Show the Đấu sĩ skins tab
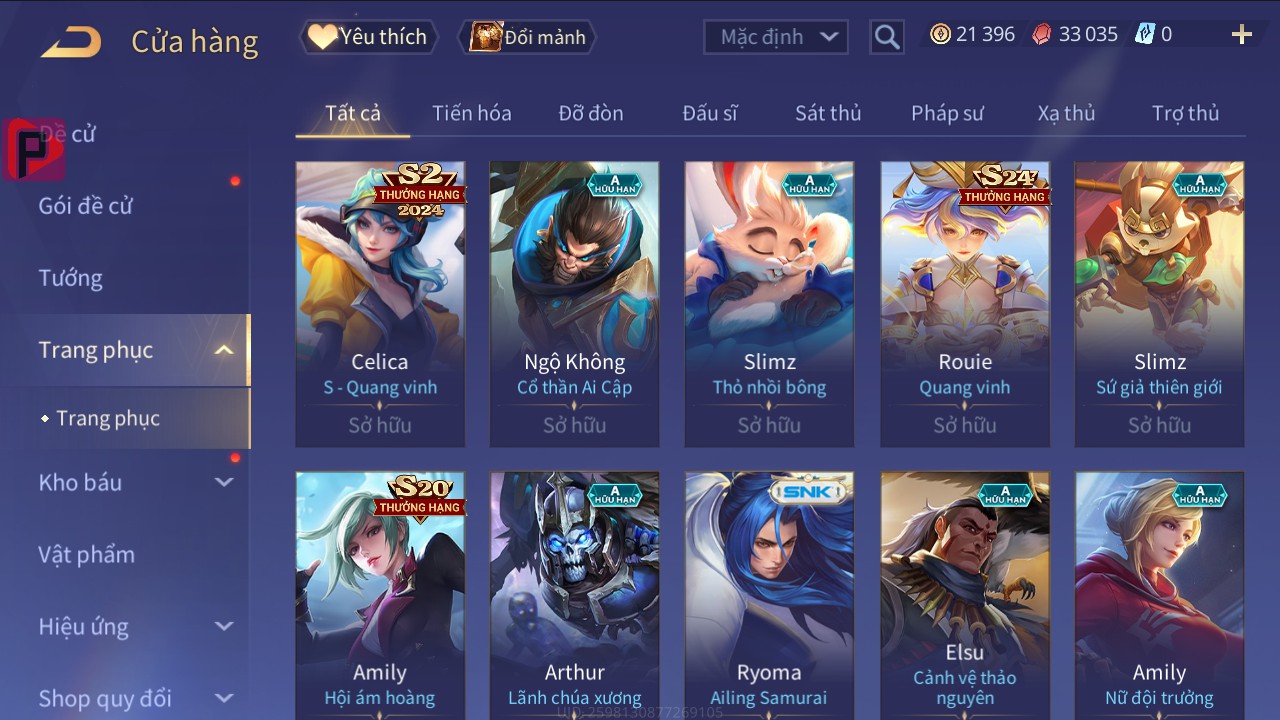Screen dimensions: 1280x720 (709, 113)
